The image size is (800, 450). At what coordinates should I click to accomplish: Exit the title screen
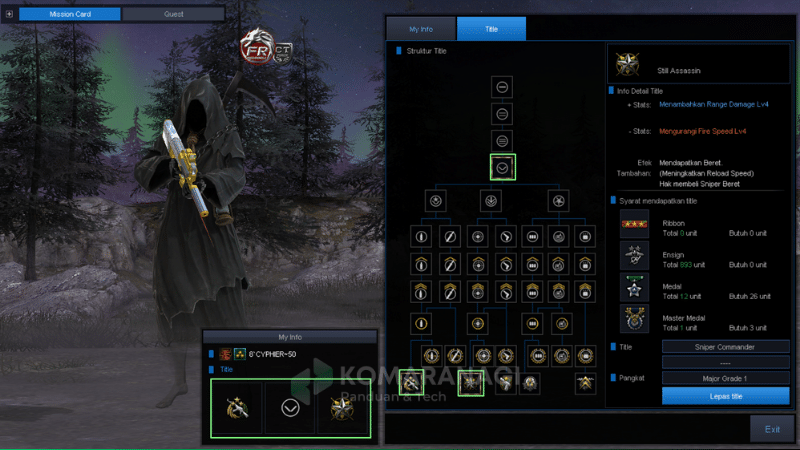pyautogui.click(x=772, y=429)
